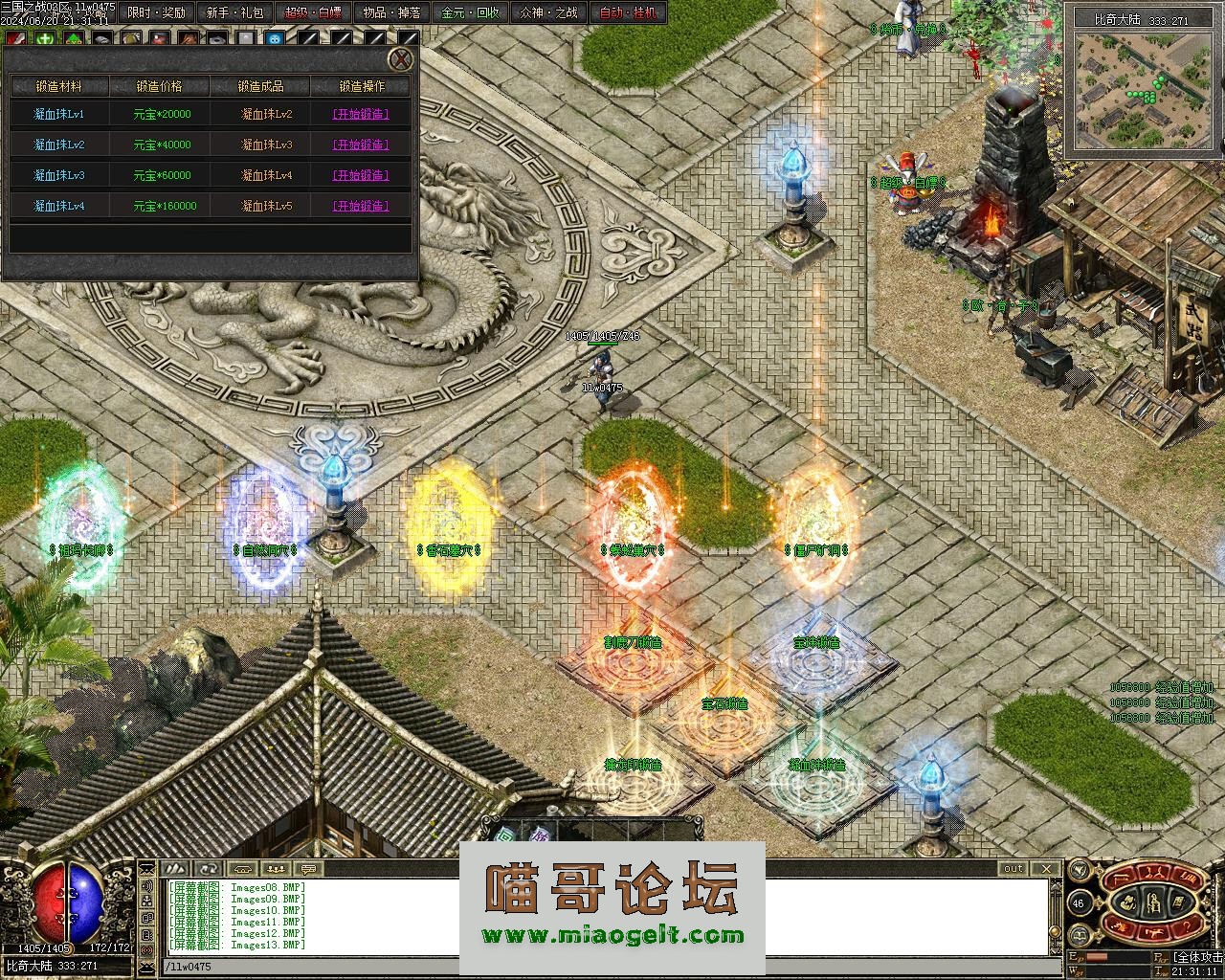Start forging 凝血珠Lv4 into Lv5

coord(360,206)
